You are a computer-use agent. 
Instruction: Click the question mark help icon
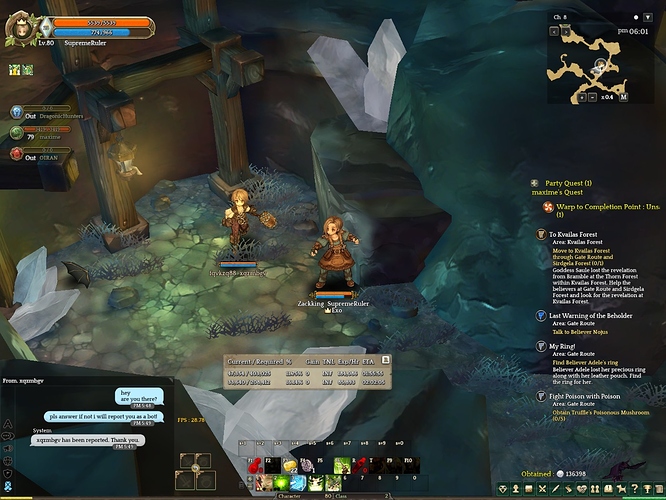634,488
